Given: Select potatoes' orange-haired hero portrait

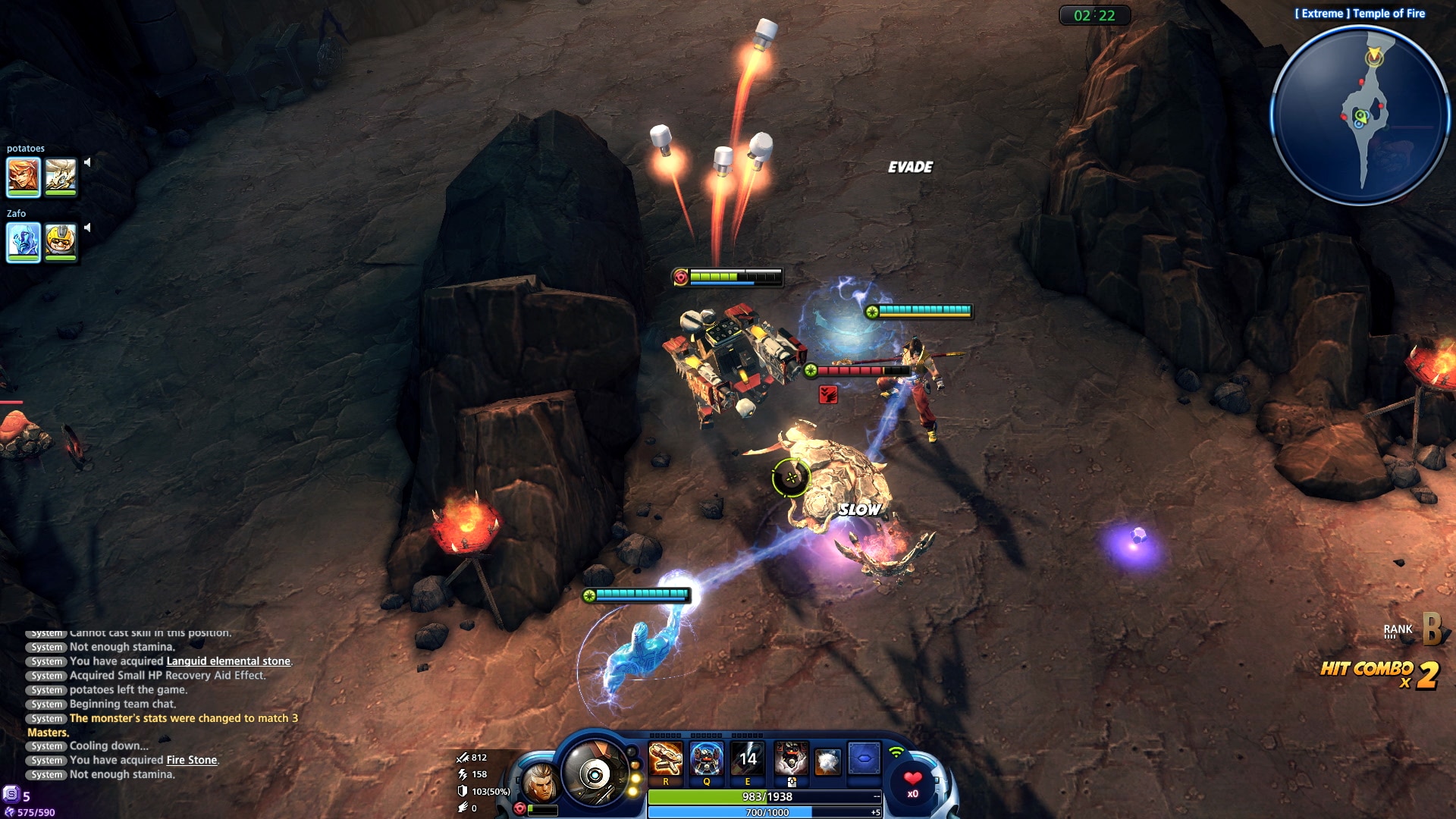Looking at the screenshot, I should 24,176.
